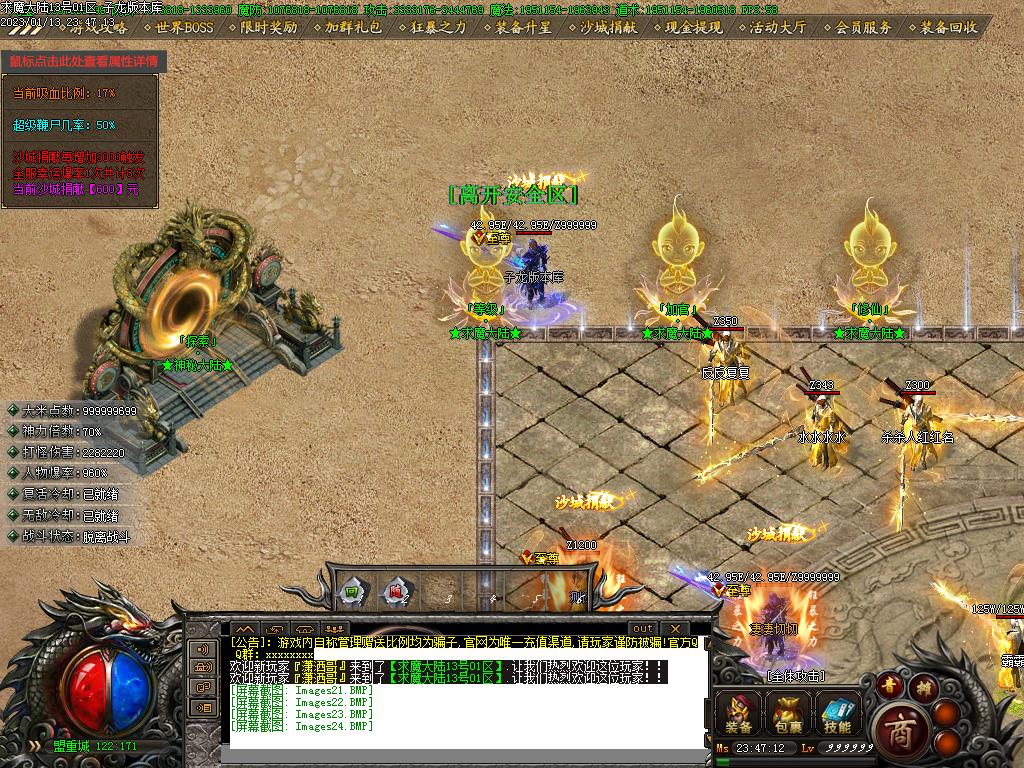Open the 技能 skills book
This screenshot has height=768, width=1024.
[838, 712]
